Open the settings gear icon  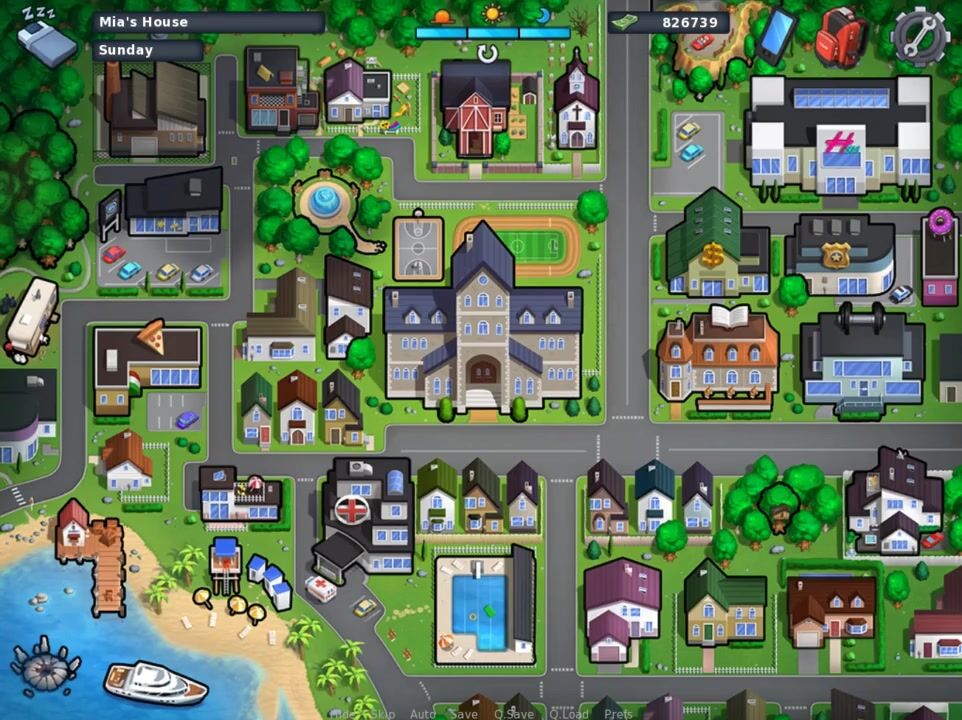919,35
